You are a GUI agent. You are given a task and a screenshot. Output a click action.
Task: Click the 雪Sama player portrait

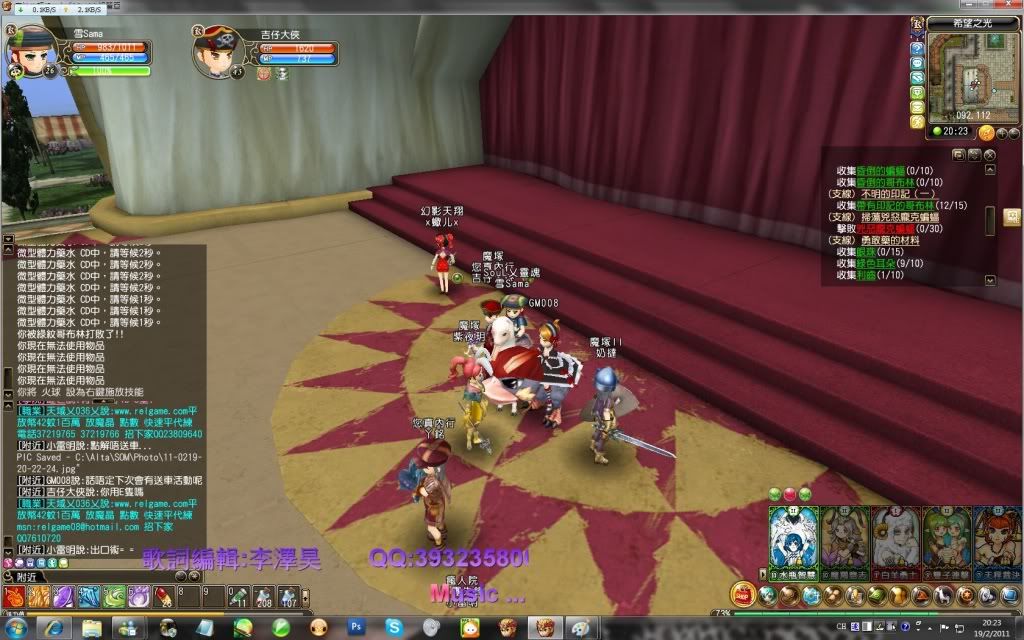31,49
